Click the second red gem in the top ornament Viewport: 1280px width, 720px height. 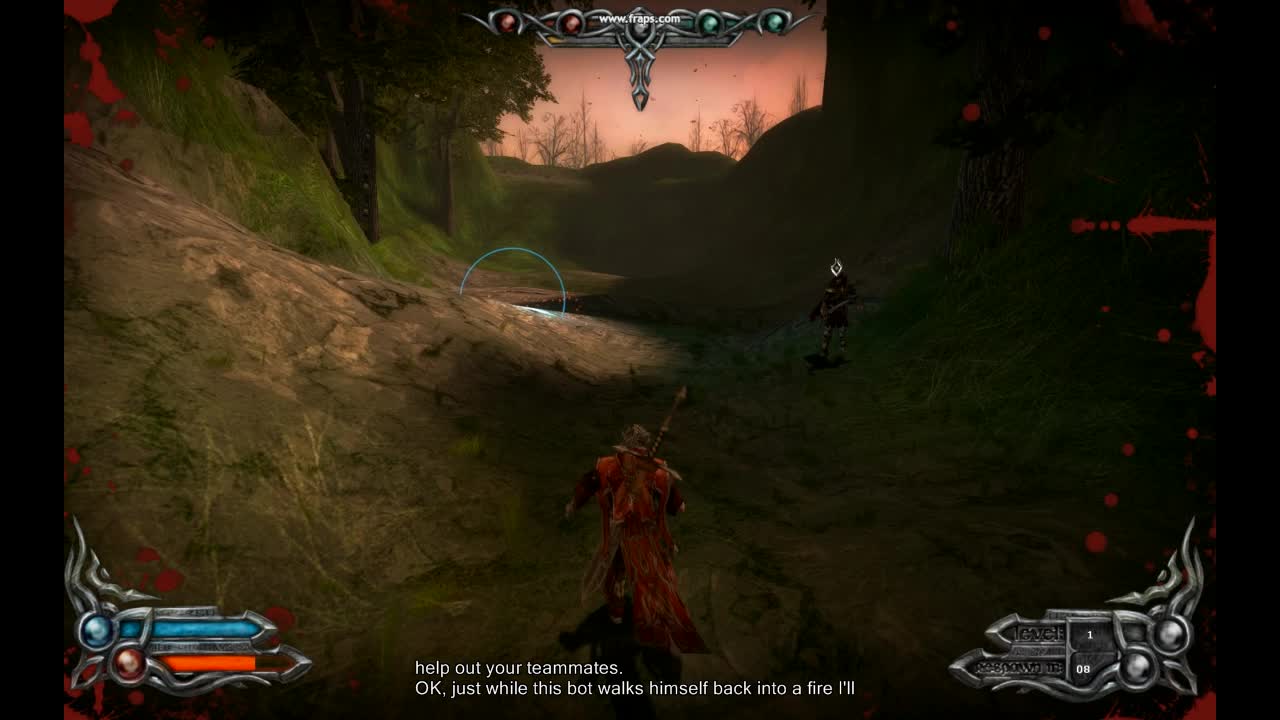tap(570, 23)
